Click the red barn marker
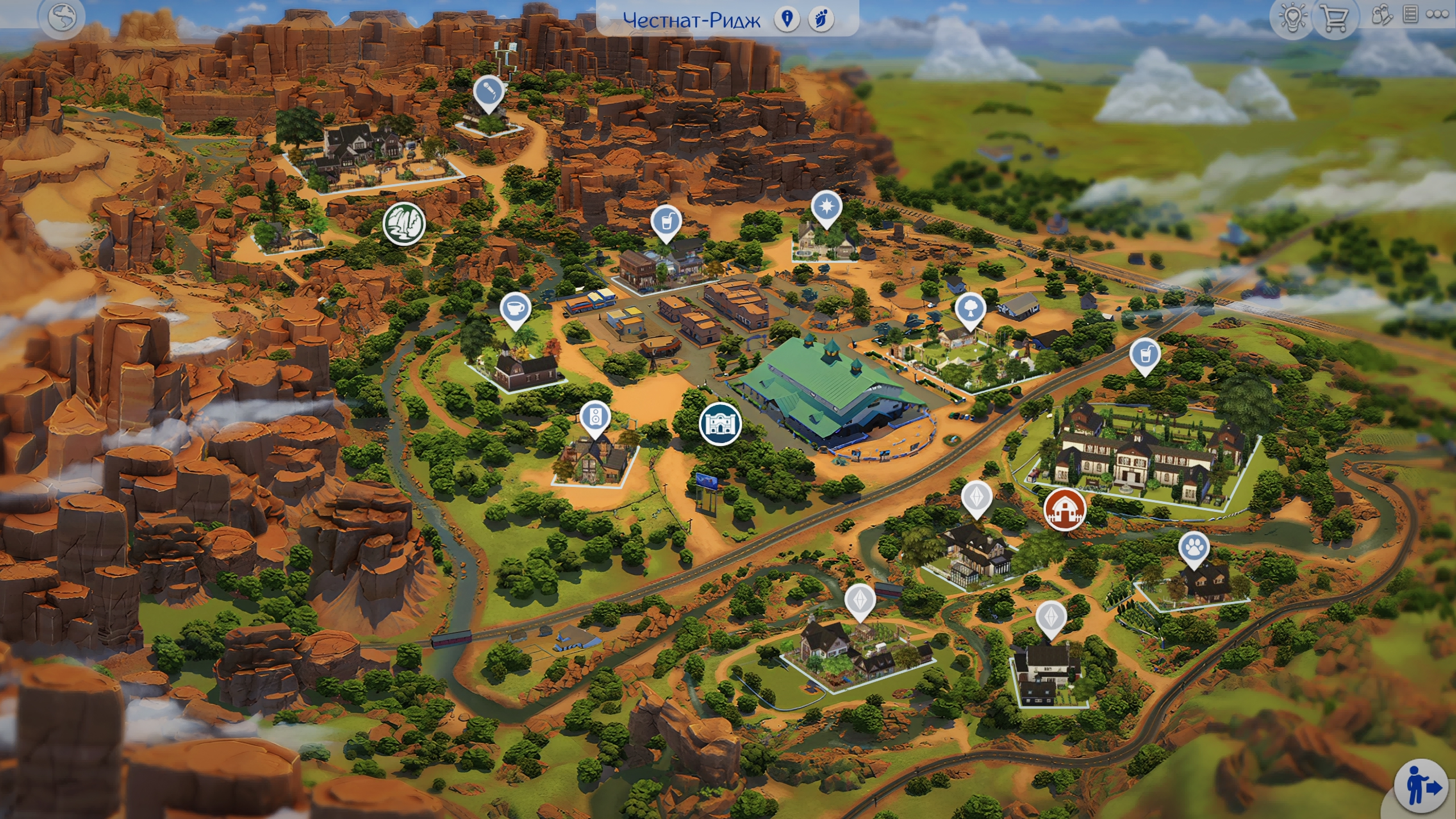 click(1065, 509)
